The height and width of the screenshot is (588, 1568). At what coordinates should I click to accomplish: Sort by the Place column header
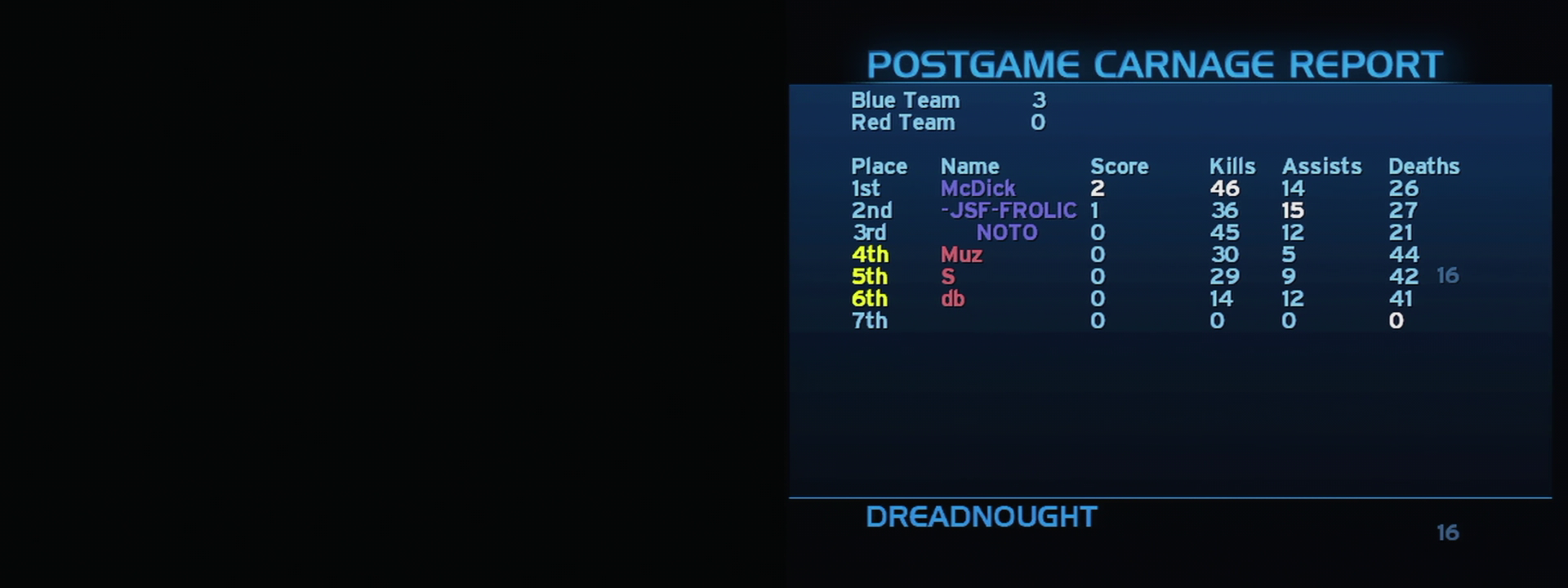point(879,167)
